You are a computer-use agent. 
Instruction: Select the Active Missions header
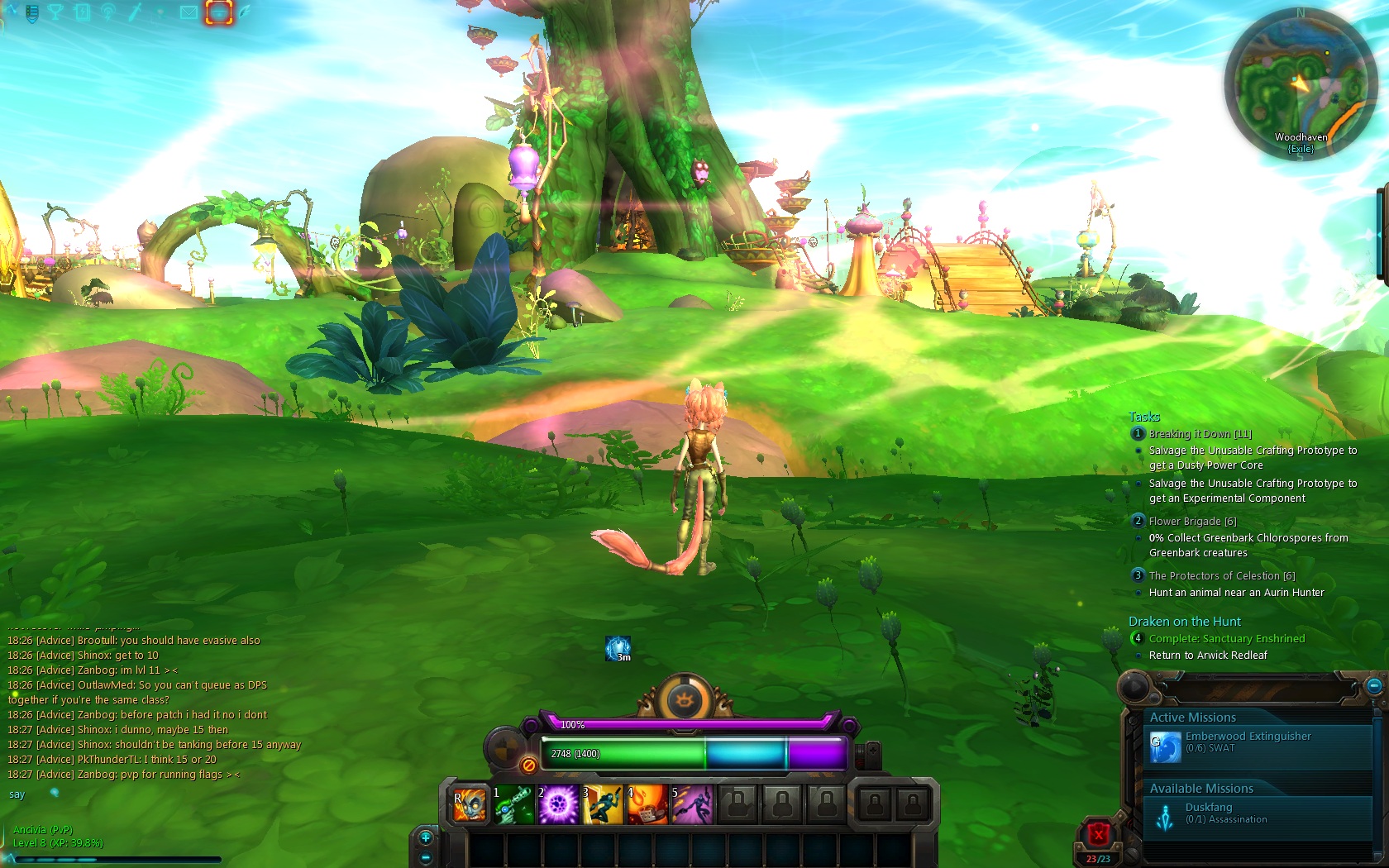(x=1194, y=718)
